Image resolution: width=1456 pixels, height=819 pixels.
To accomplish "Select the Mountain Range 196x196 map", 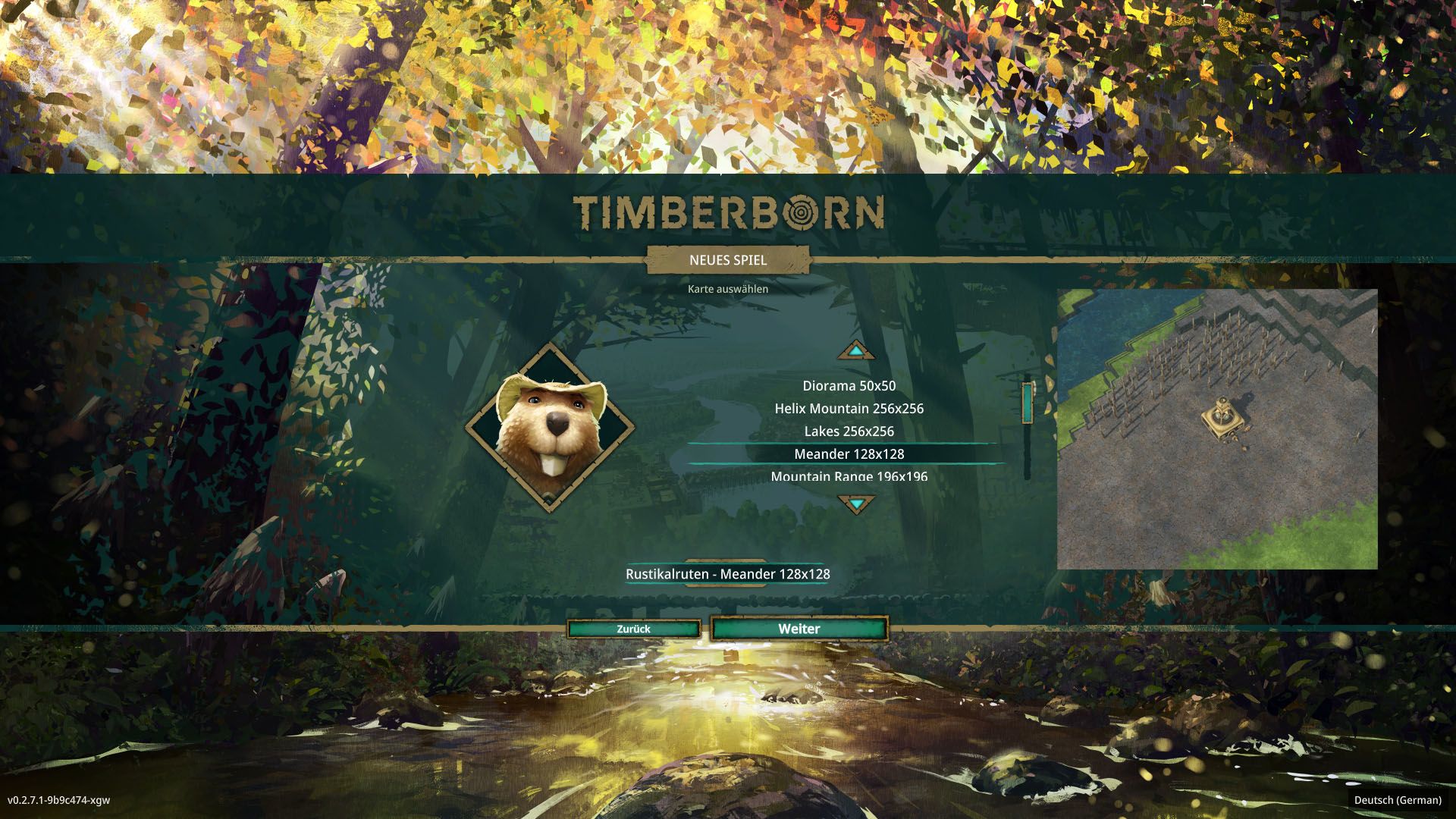I will (849, 476).
